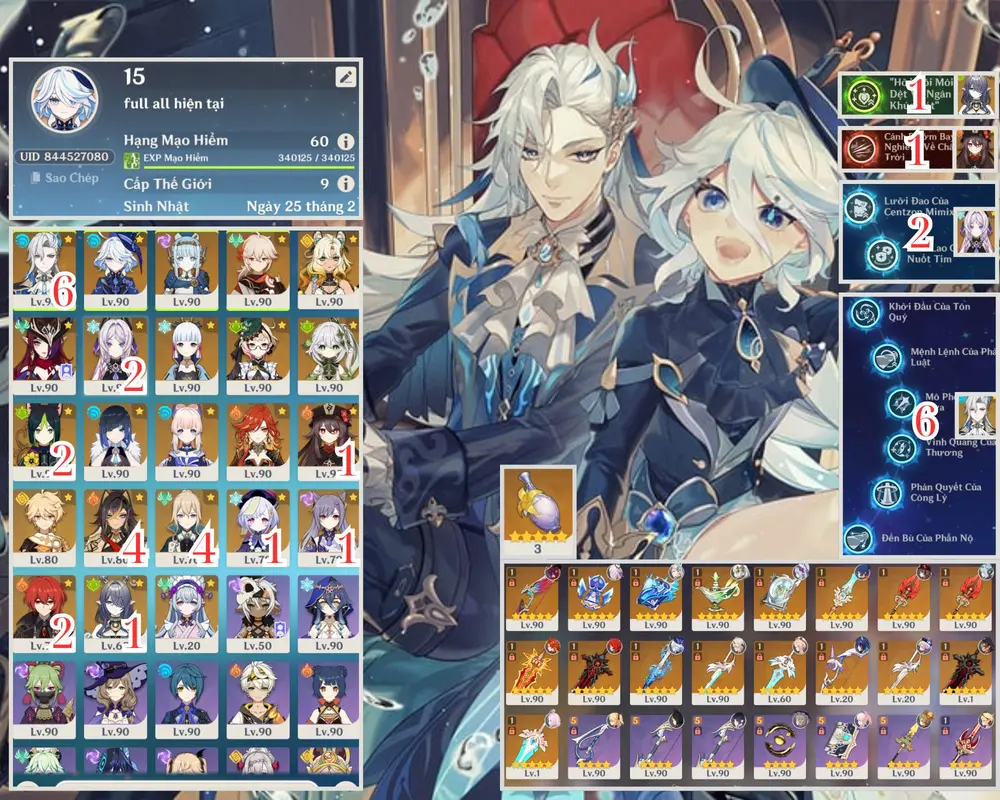Open the Phán Quyết Của Công Lý constellation
Screen dimensions: 1000x800
(884, 492)
